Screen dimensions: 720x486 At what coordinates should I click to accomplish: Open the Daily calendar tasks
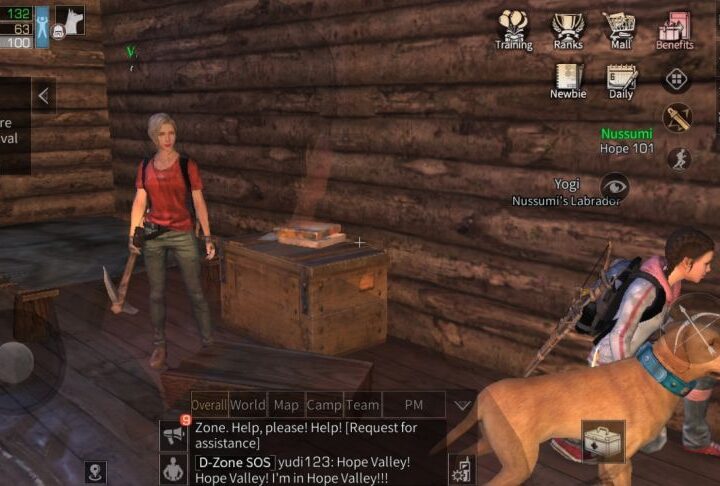pyautogui.click(x=621, y=80)
